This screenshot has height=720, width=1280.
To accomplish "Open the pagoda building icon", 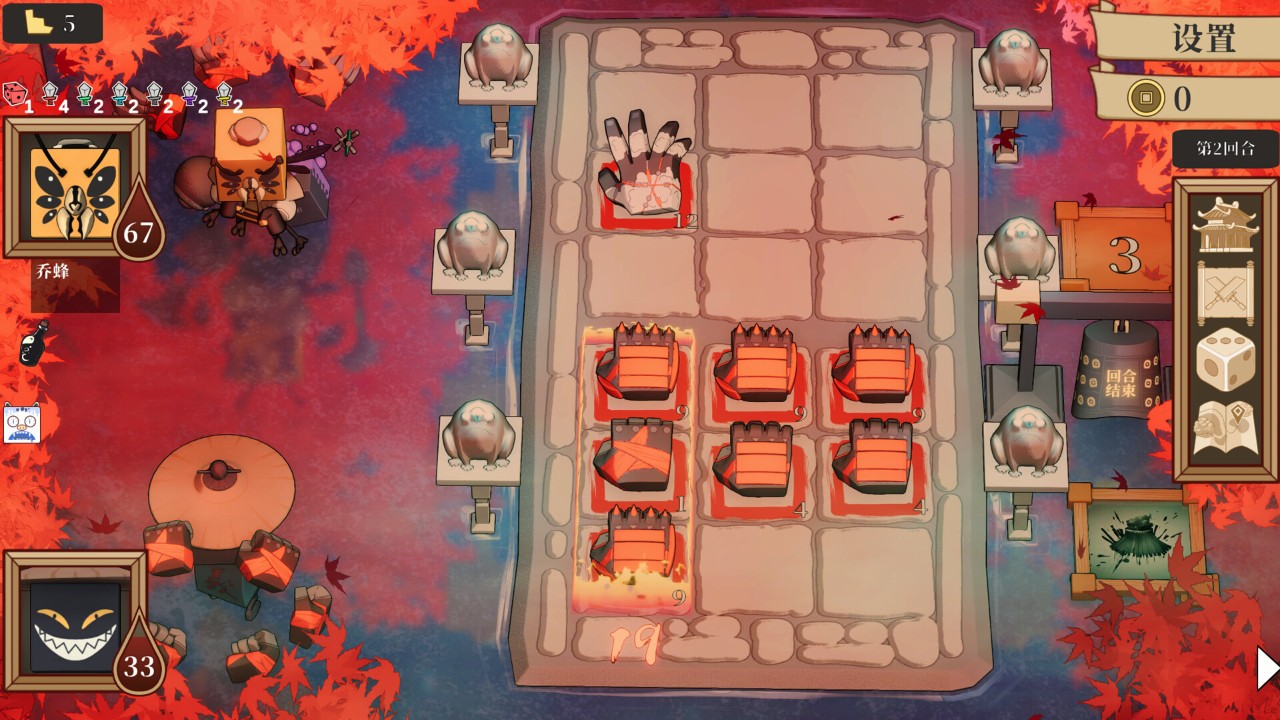I will coord(1224,224).
